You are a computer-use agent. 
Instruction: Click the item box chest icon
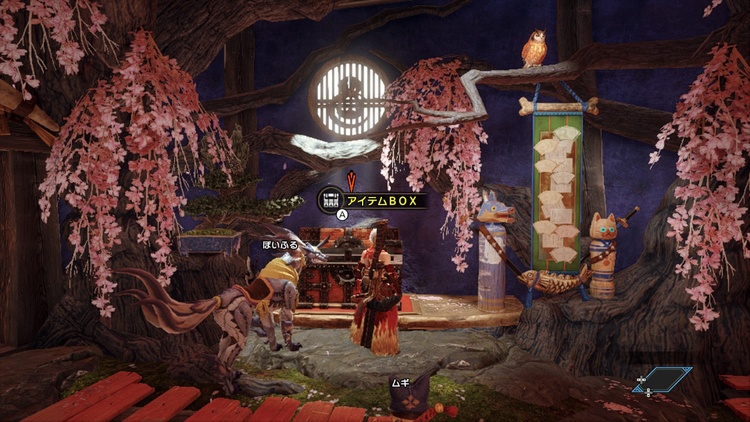coord(331,198)
